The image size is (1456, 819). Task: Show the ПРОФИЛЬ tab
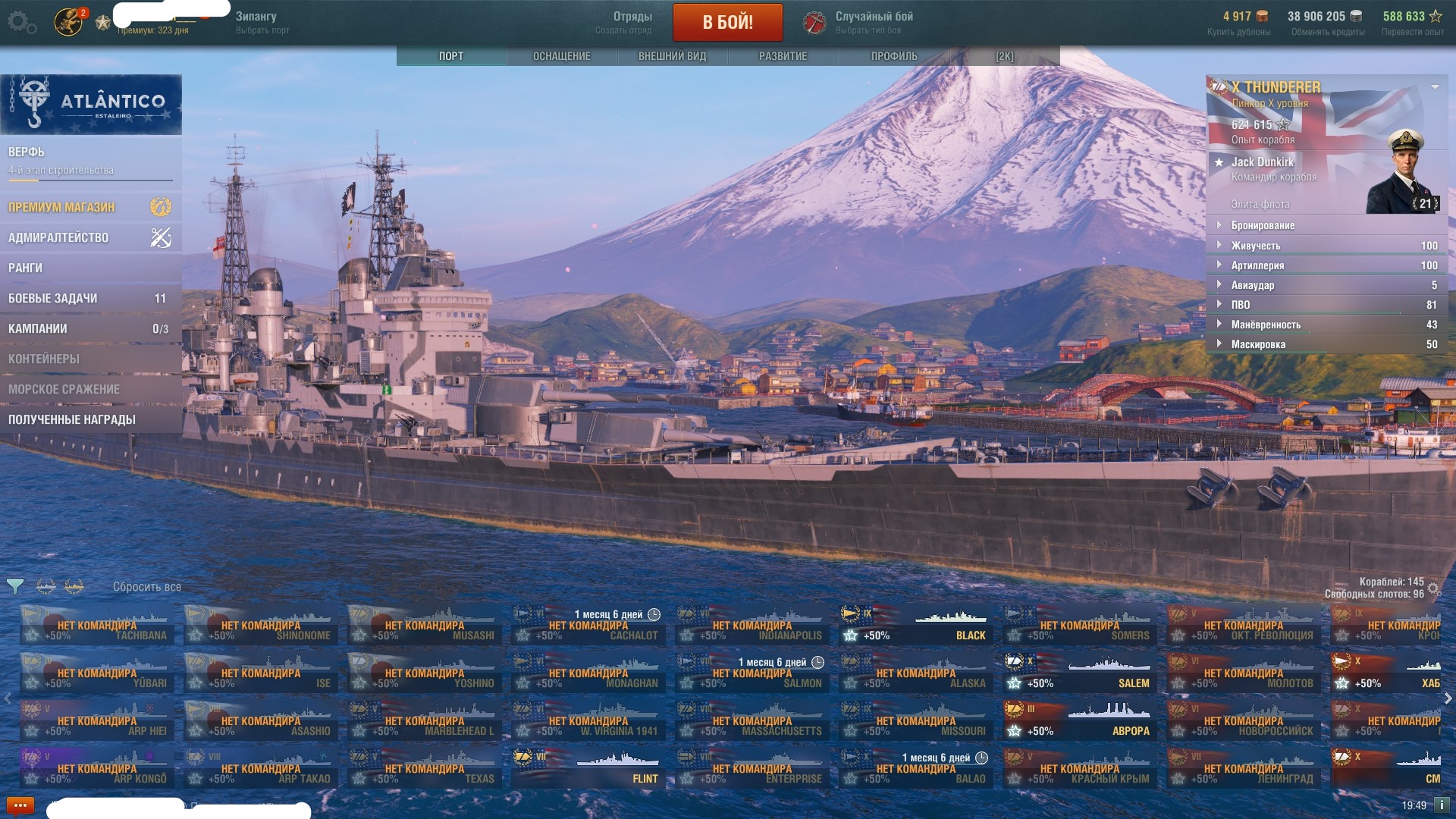pos(893,56)
